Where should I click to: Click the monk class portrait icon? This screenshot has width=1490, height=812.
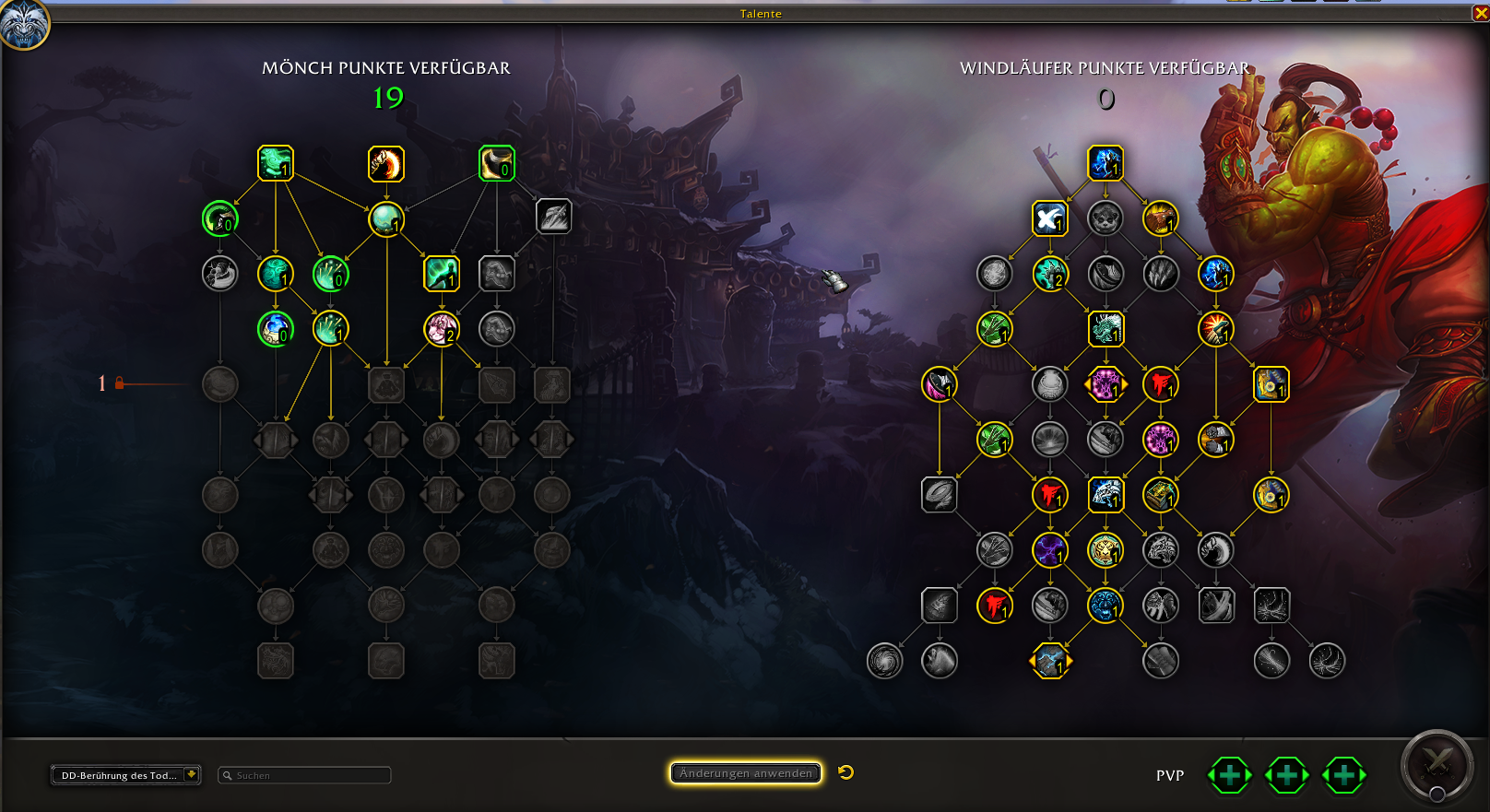[x=23, y=23]
